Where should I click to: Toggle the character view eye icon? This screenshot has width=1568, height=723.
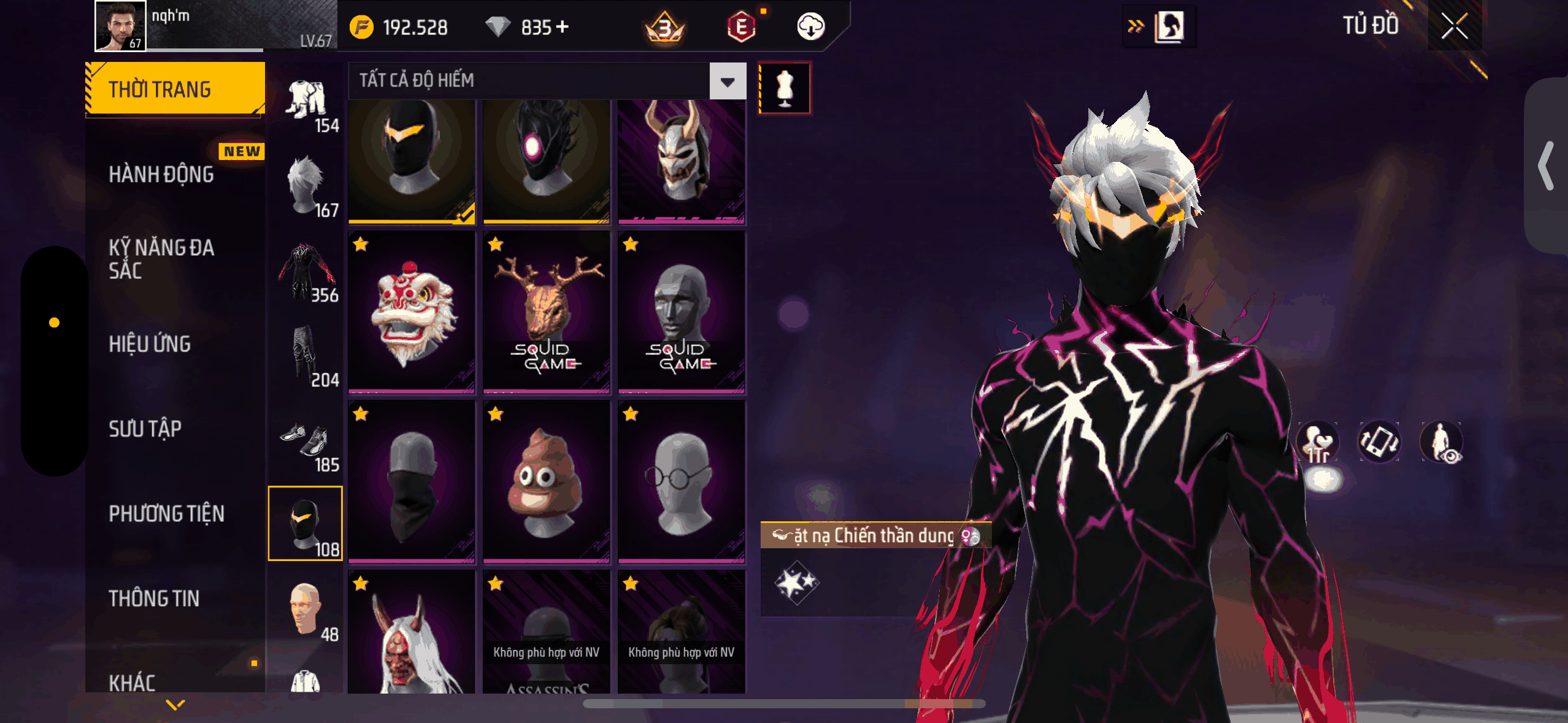click(x=1442, y=442)
